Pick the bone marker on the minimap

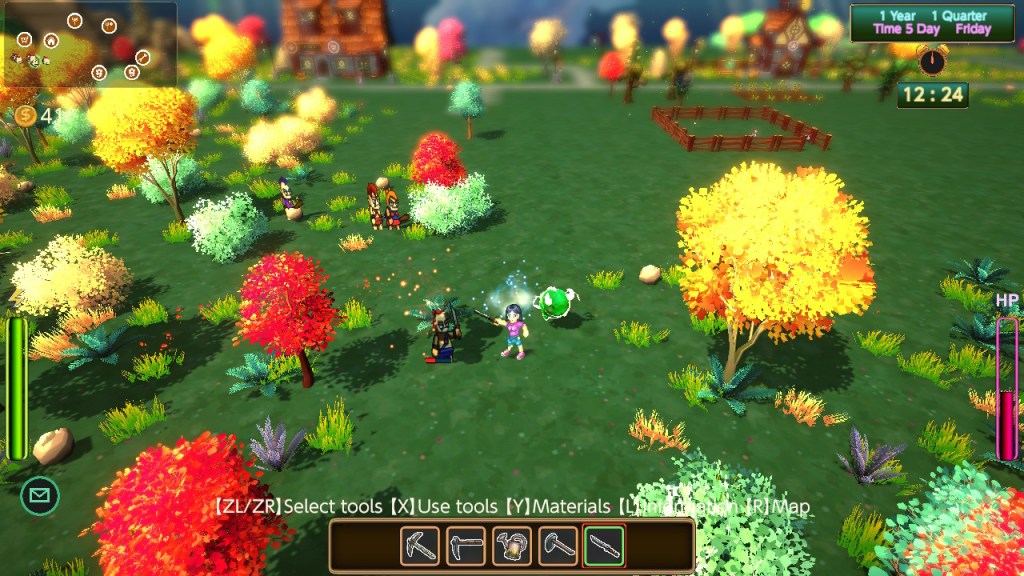tap(142, 57)
